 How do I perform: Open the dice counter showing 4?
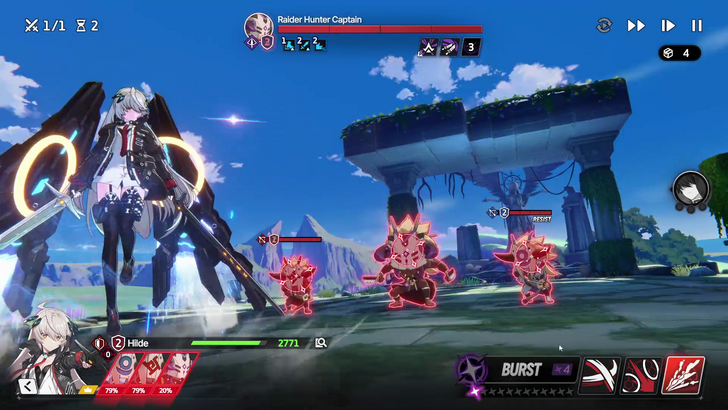679,53
